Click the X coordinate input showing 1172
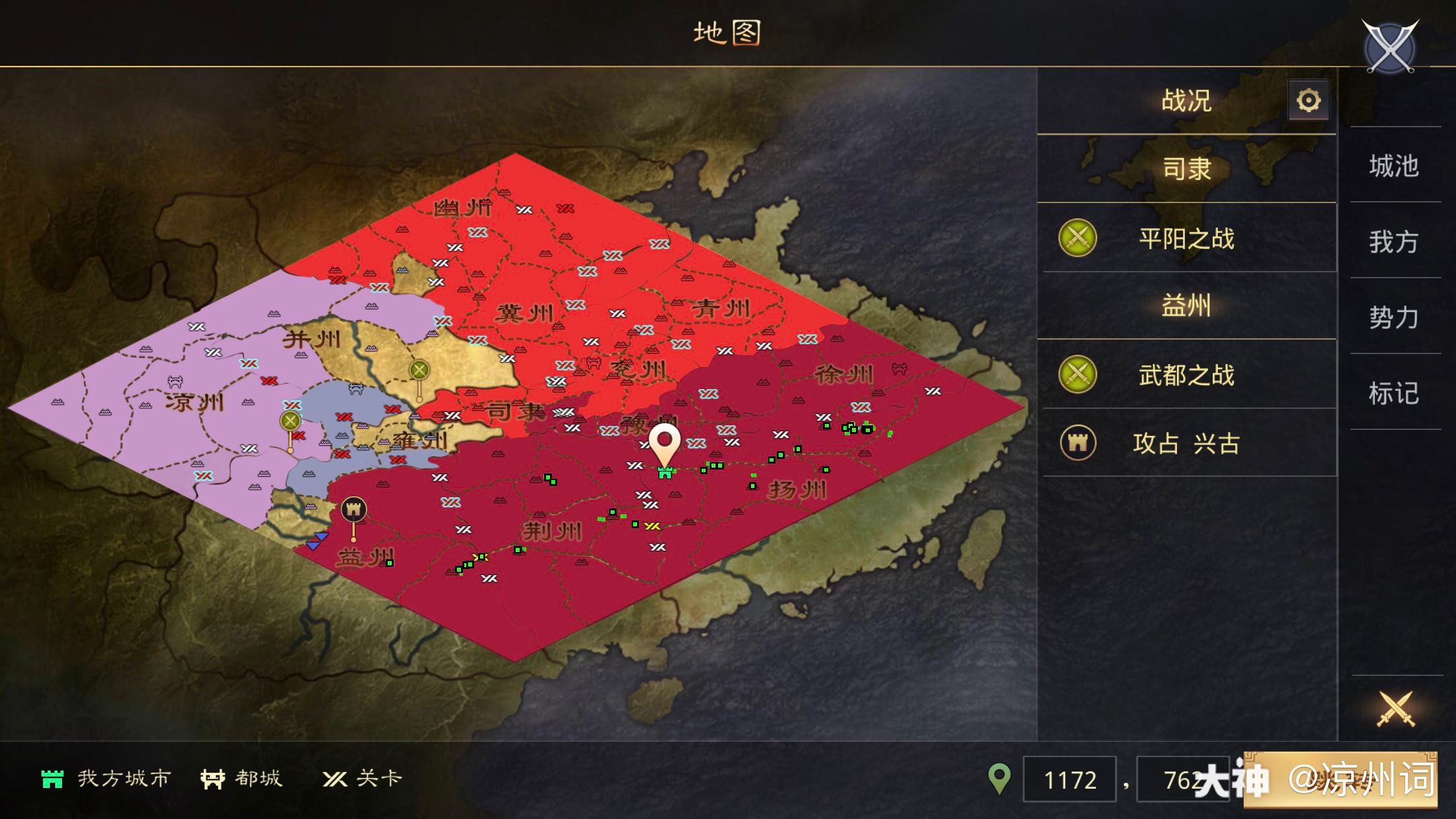Image resolution: width=1456 pixels, height=819 pixels. (1070, 780)
